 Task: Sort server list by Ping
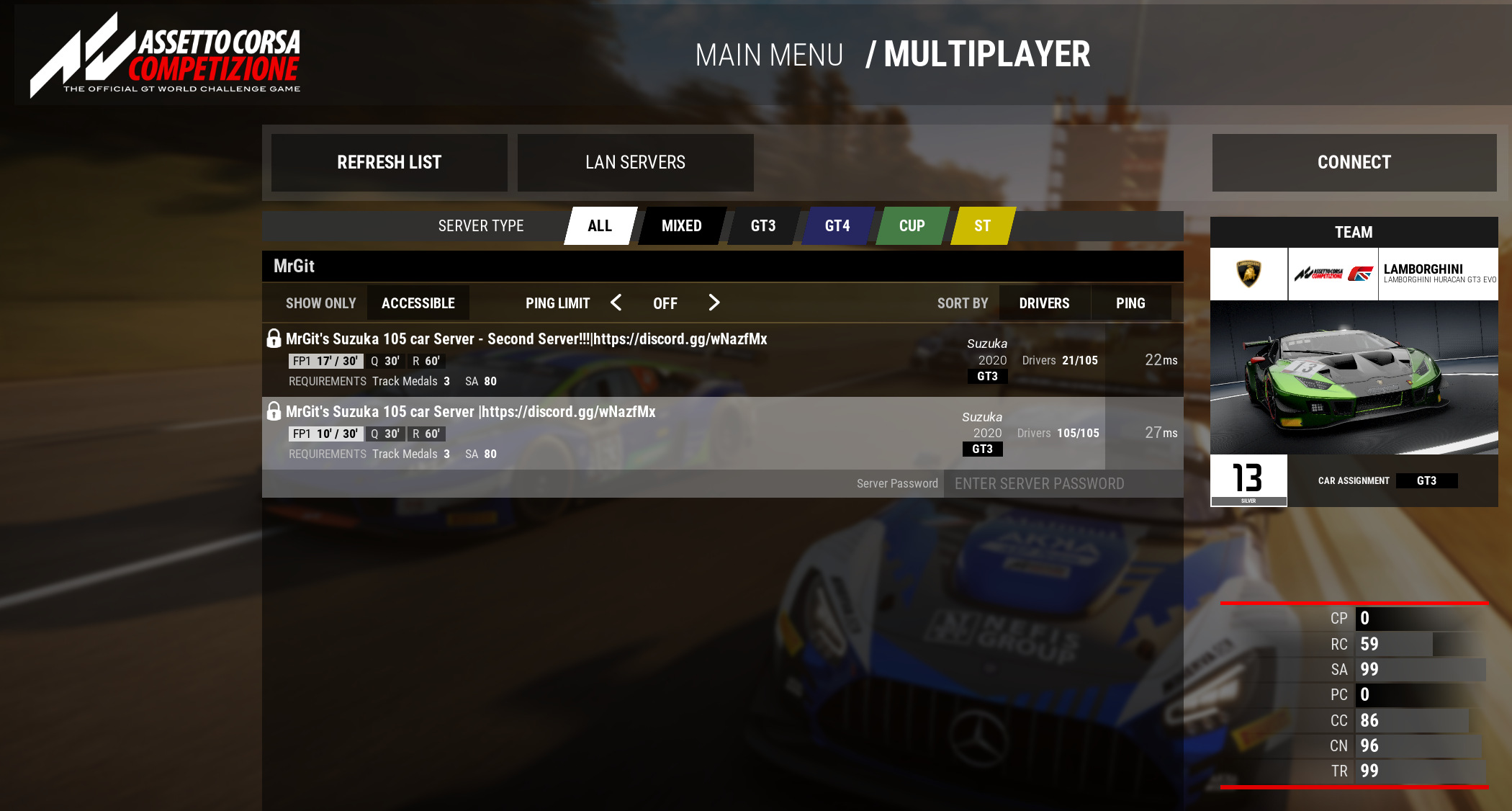point(1130,303)
